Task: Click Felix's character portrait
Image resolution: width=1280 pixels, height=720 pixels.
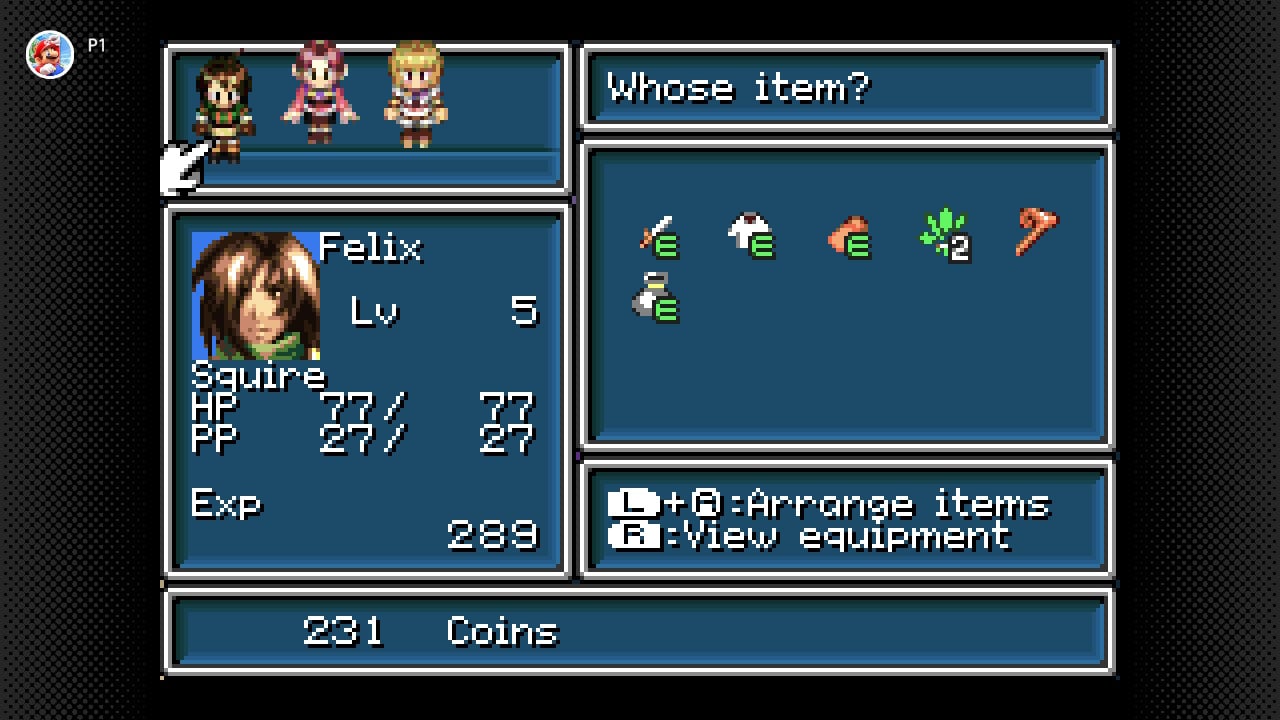Action: (256, 296)
